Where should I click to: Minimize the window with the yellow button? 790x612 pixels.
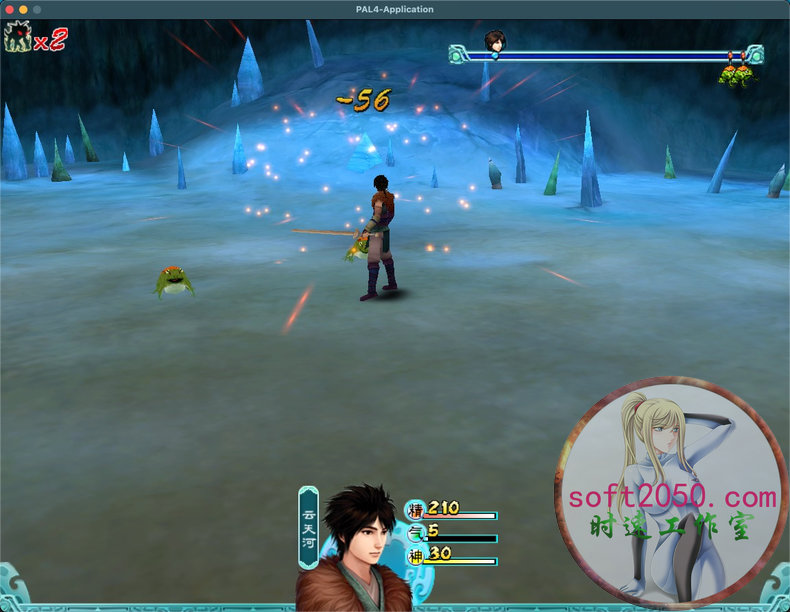(24, 9)
